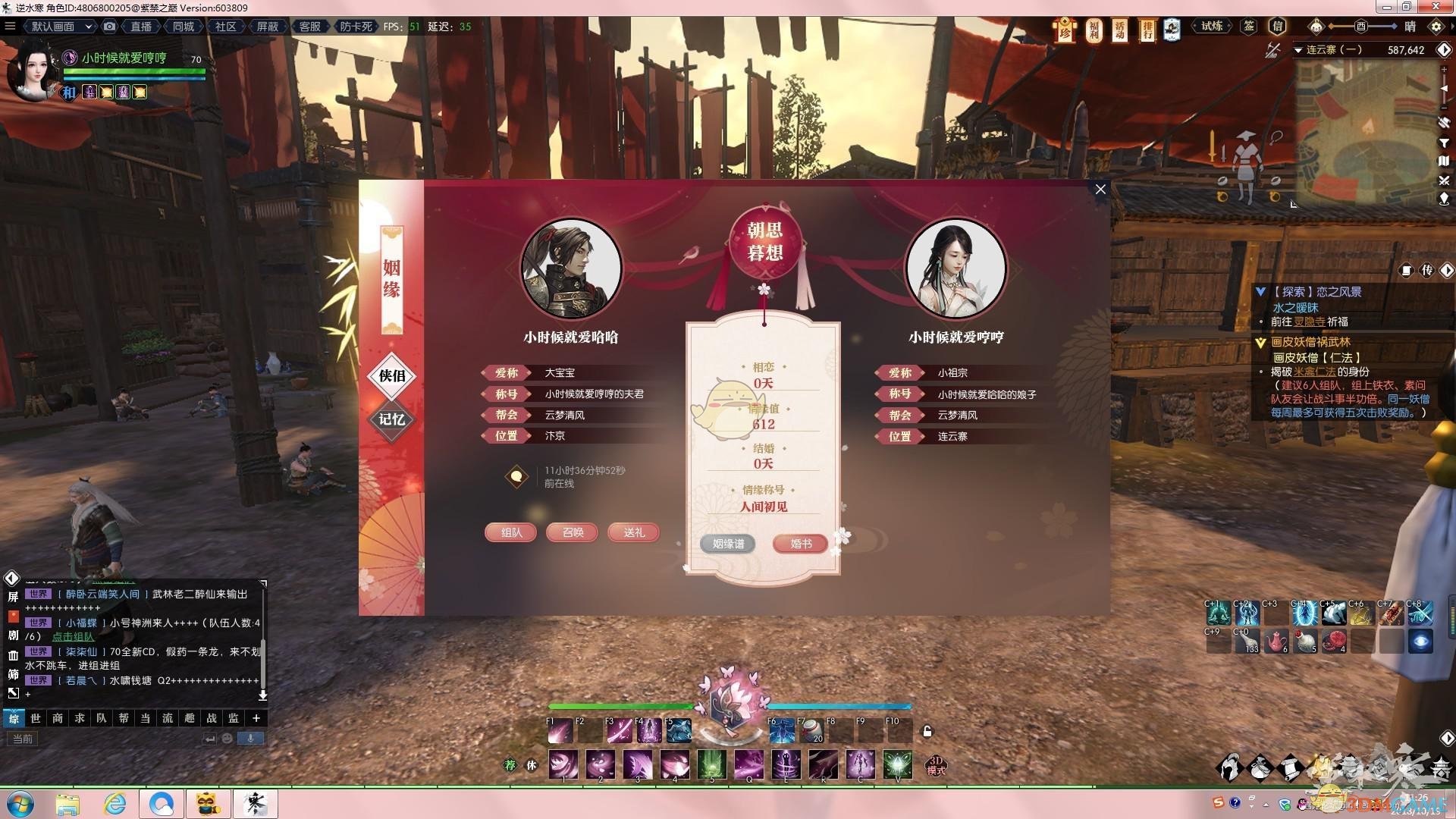The image size is (1456, 819).
Task: Open the 试炼 trial menu
Action: point(1212,27)
